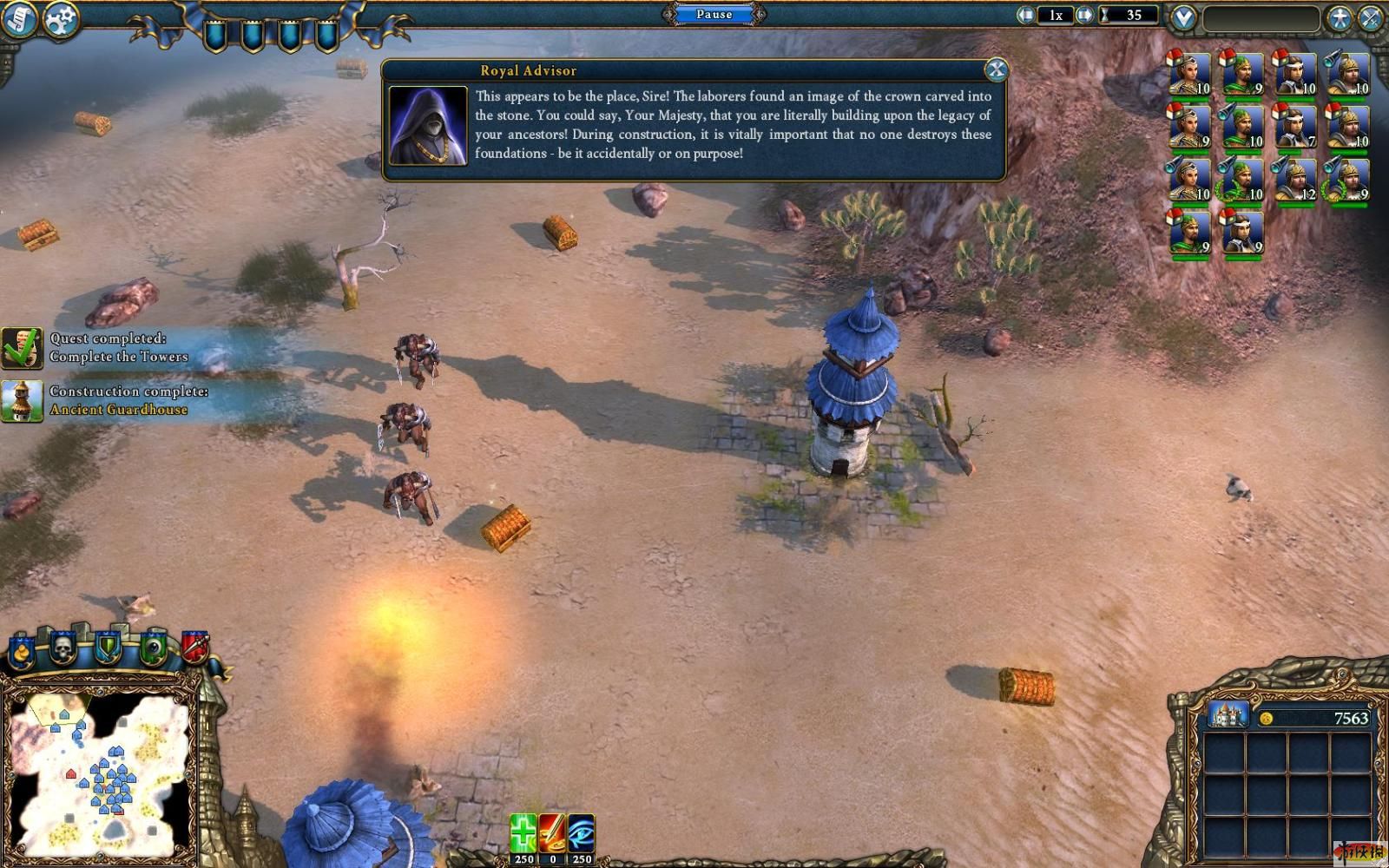Viewport: 1389px width, 868px height.
Task: Collapse the hero panel with the chevron button
Action: 1184,17
